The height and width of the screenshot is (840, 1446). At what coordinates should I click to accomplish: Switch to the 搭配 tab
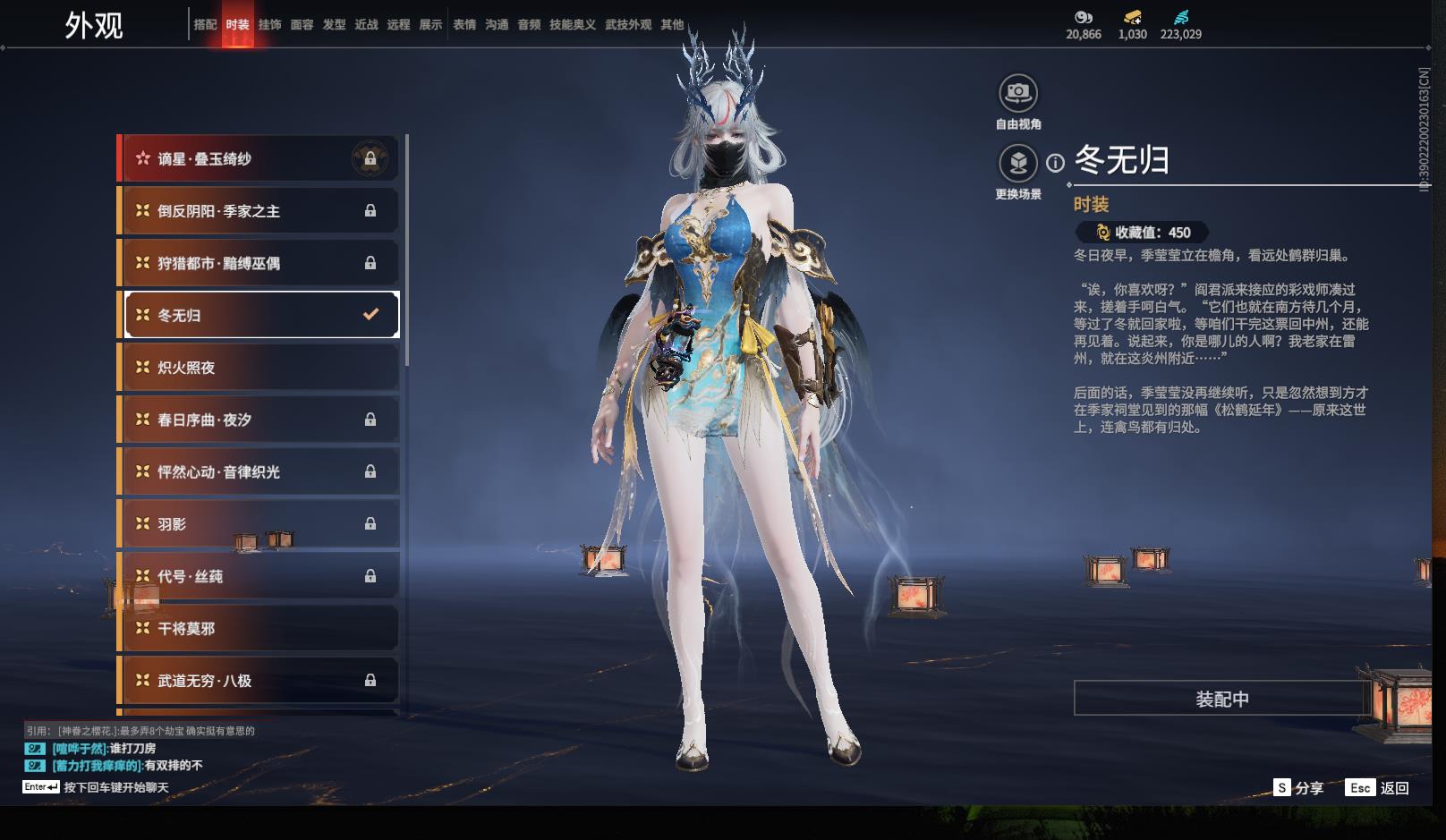pyautogui.click(x=205, y=25)
